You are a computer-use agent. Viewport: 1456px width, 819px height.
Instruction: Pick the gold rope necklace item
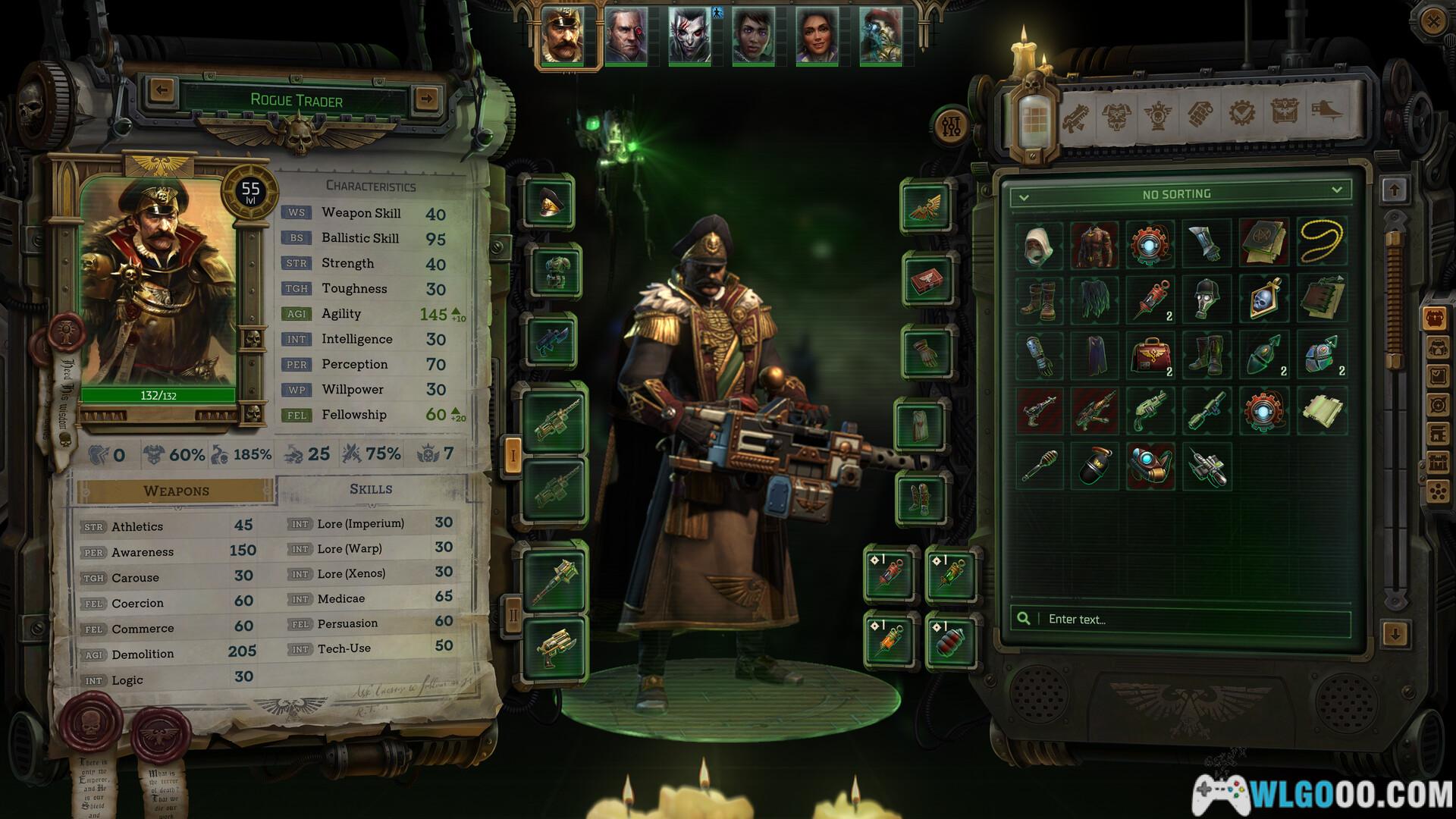(x=1321, y=244)
